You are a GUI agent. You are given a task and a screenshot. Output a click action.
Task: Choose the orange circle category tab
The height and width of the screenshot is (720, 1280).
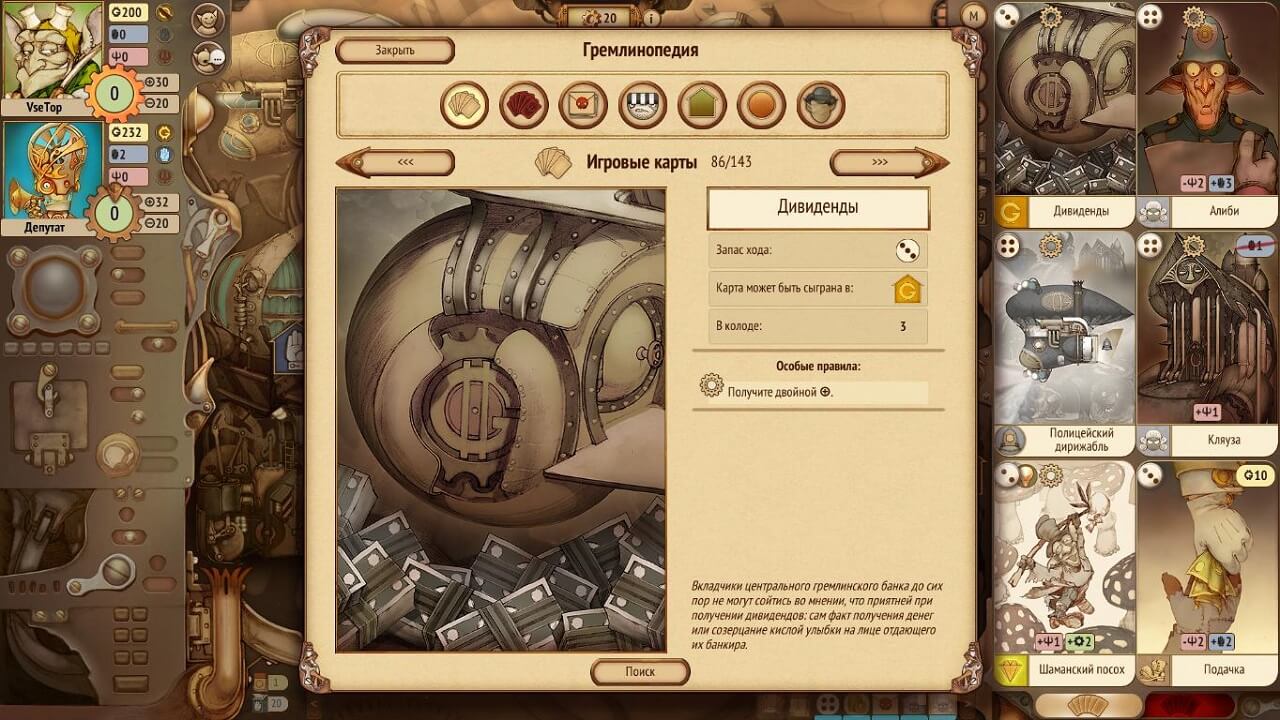(761, 105)
